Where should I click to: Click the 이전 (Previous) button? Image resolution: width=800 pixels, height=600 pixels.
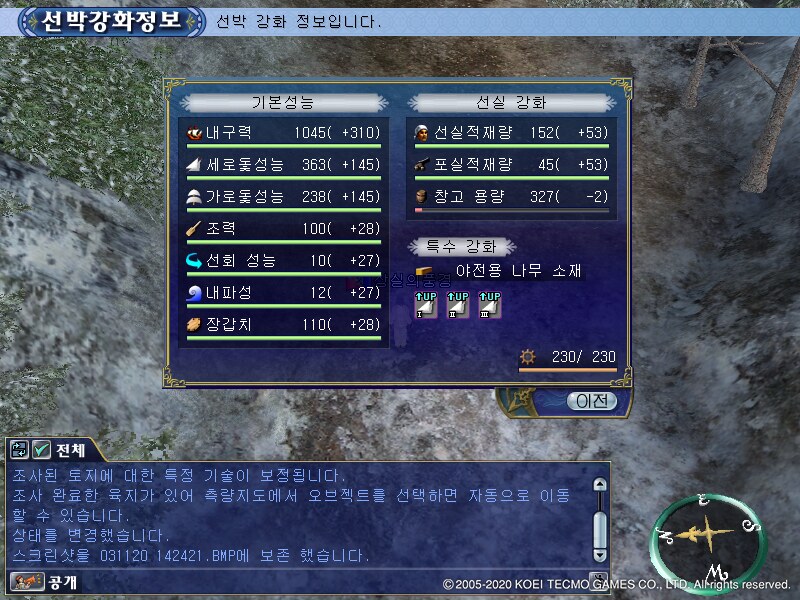tap(591, 401)
